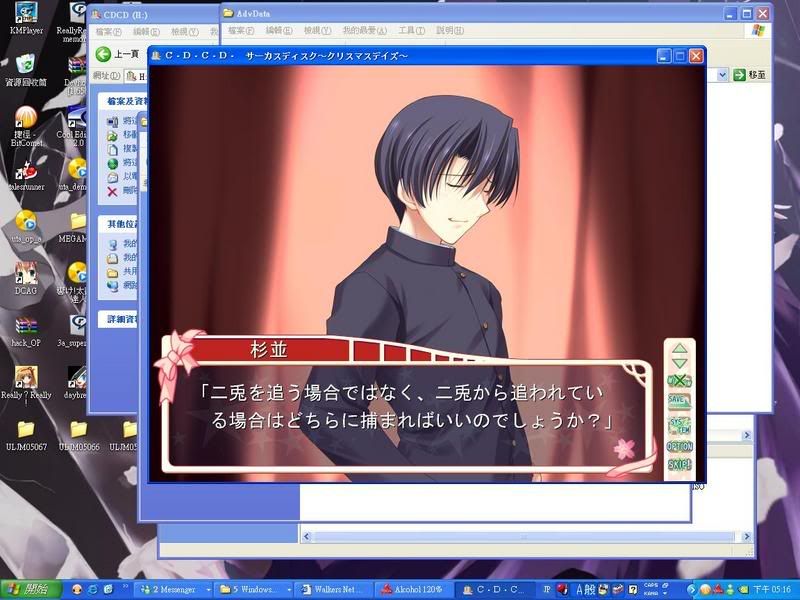Open the SAVE menu
Image resolution: width=800 pixels, height=600 pixels.
679,400
